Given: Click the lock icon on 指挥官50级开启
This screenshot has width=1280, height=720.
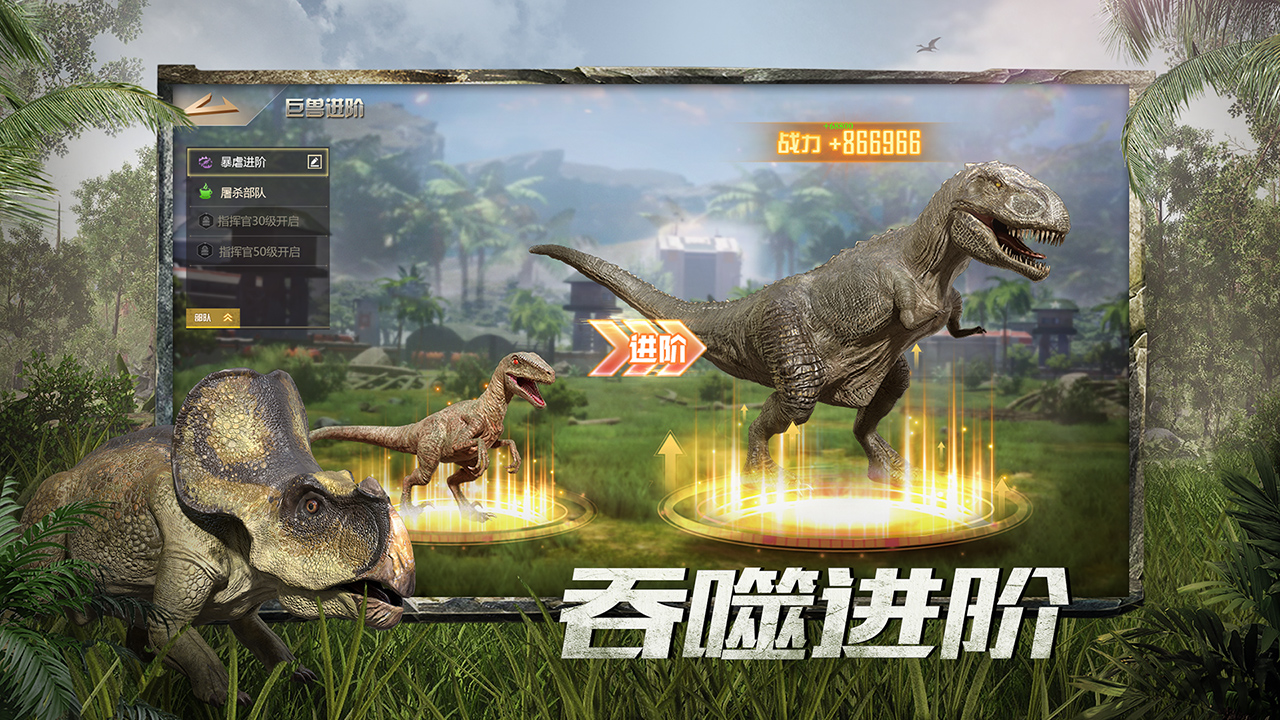Looking at the screenshot, I should [205, 250].
